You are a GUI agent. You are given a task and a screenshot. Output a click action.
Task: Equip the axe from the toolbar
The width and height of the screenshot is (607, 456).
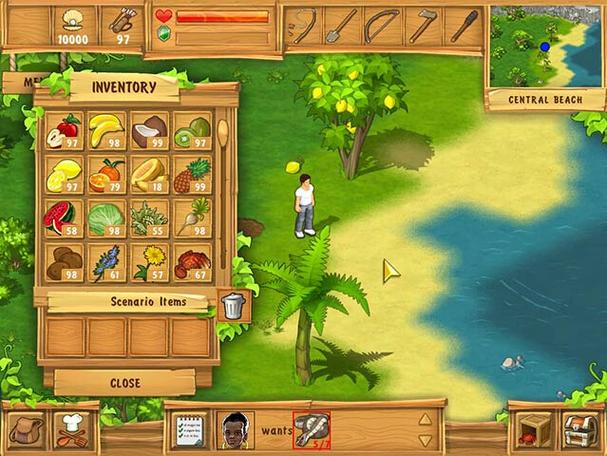pos(423,26)
